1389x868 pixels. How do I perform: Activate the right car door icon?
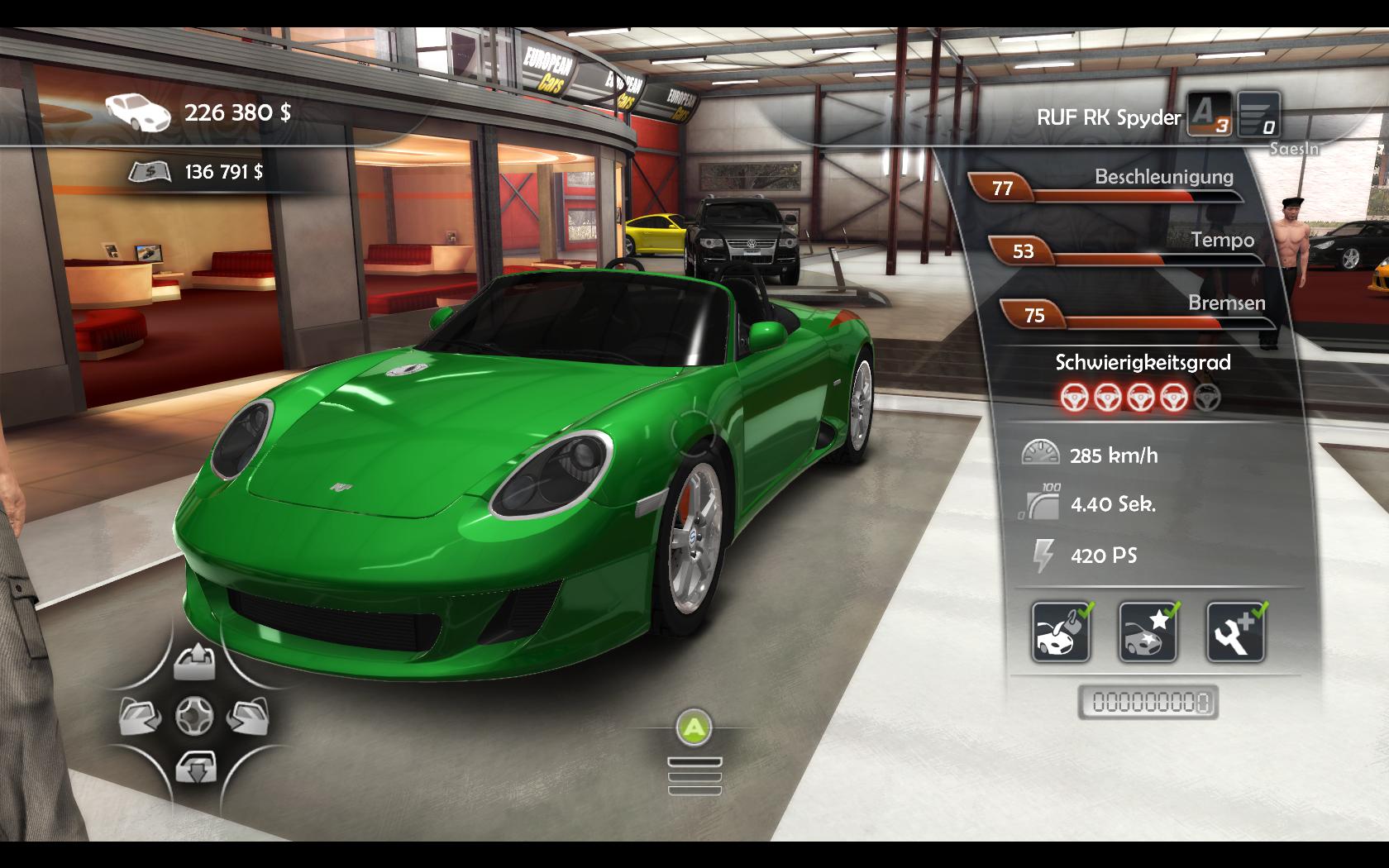pos(247,716)
